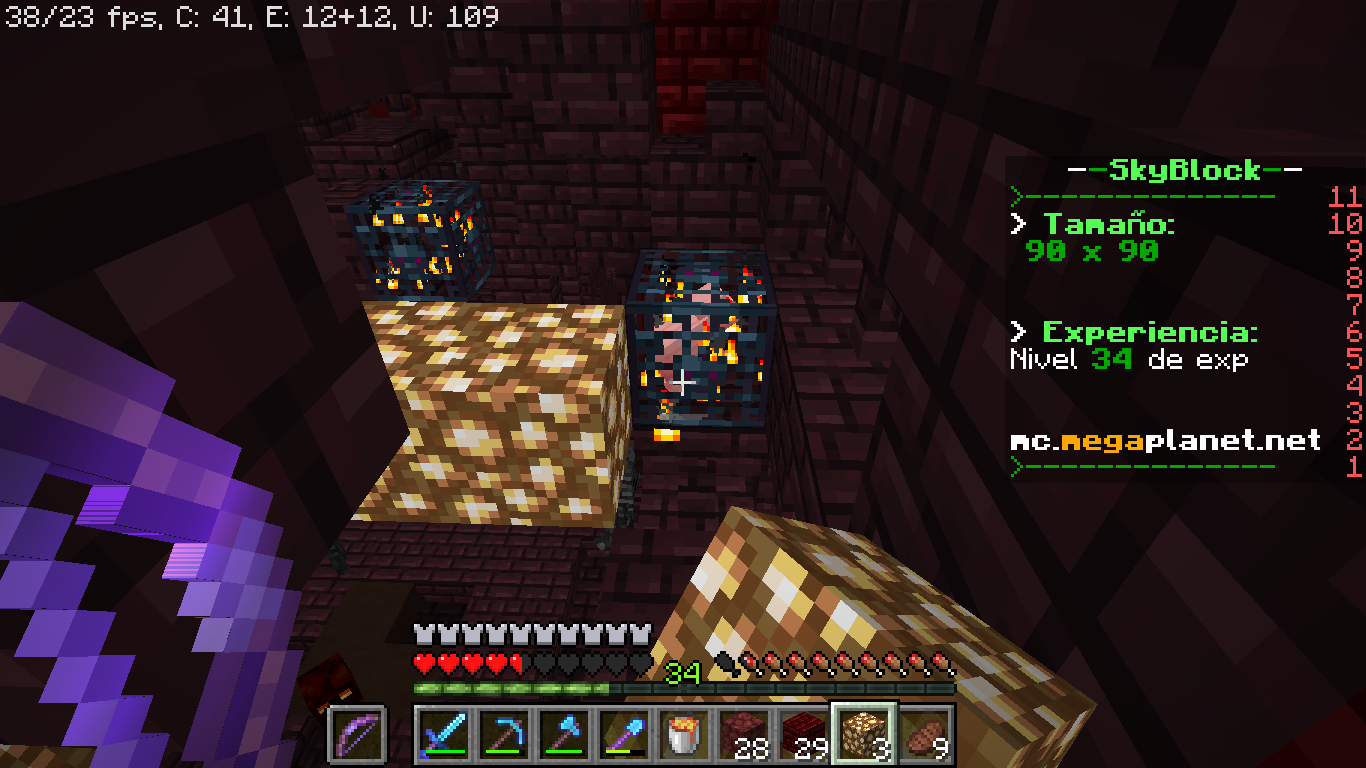Select the lava bucket slot
This screenshot has height=768, width=1366.
tap(684, 734)
